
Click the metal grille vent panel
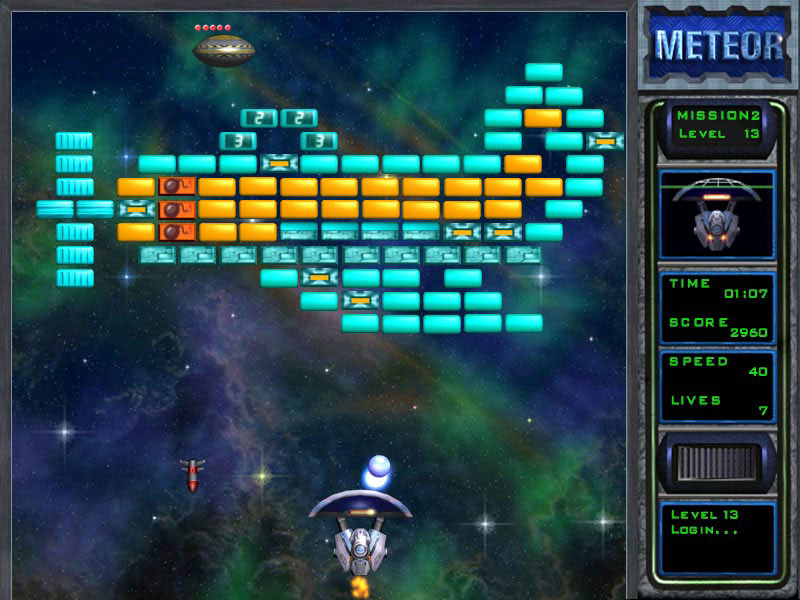click(717, 461)
